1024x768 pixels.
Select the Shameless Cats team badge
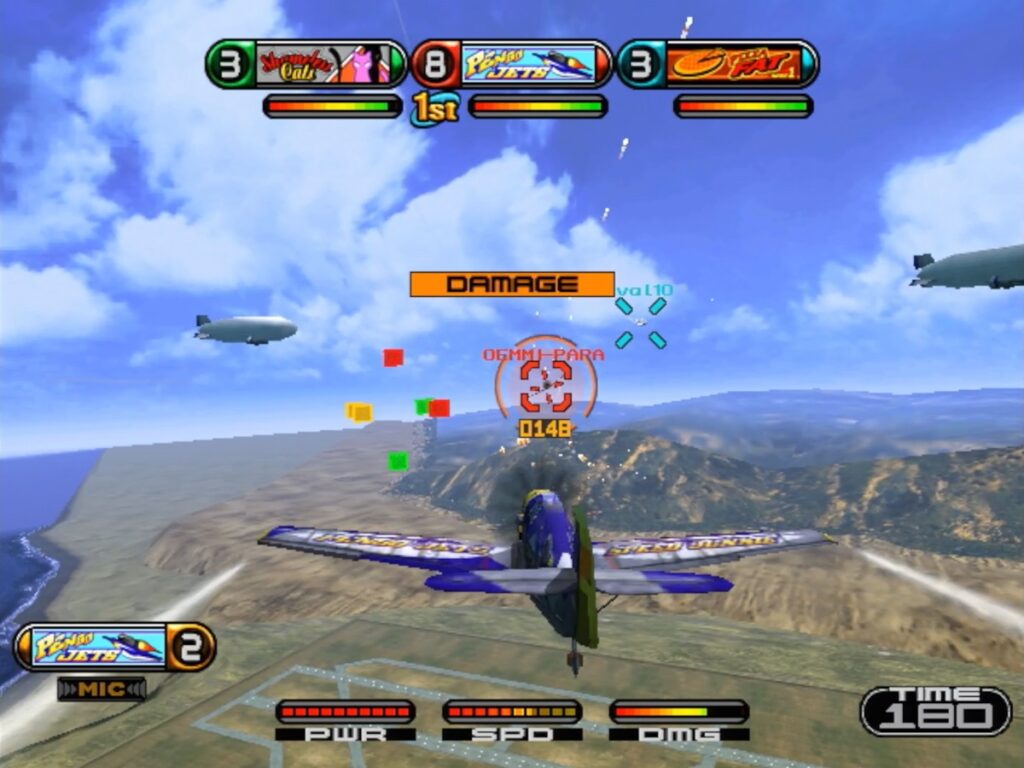pyautogui.click(x=307, y=64)
